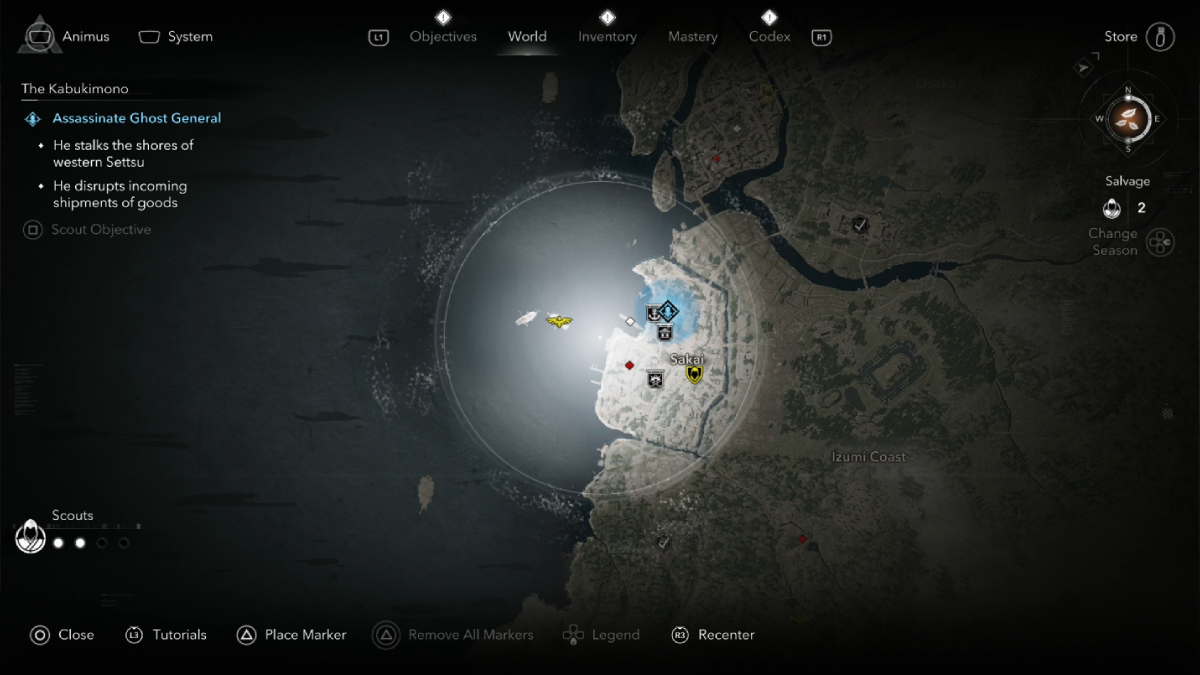The image size is (1200, 675).
Task: Open the Mastery tab
Action: [x=693, y=37]
